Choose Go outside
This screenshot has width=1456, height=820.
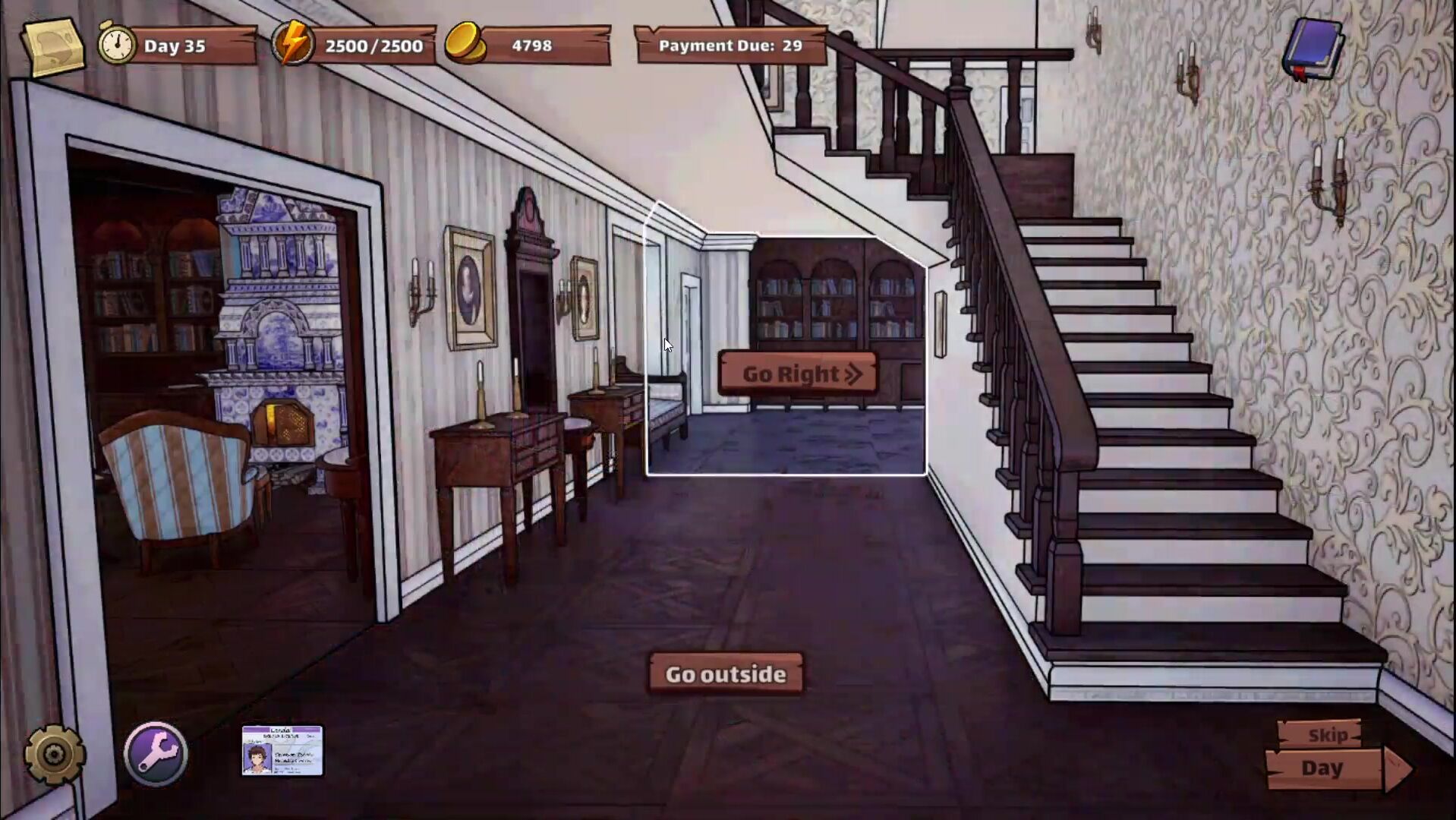pyautogui.click(x=726, y=674)
